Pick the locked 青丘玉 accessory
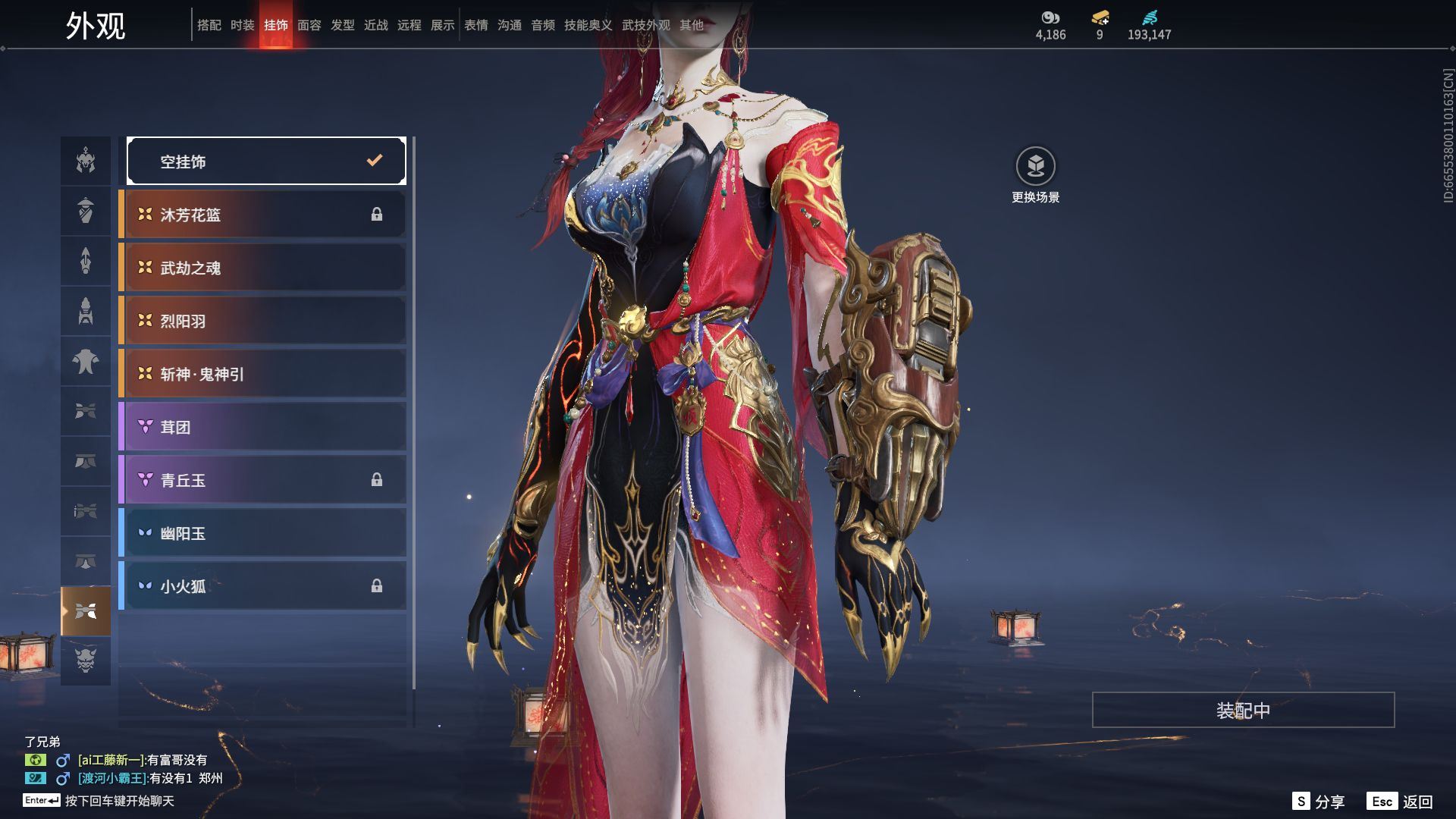Image resolution: width=1456 pixels, height=819 pixels. coord(263,480)
